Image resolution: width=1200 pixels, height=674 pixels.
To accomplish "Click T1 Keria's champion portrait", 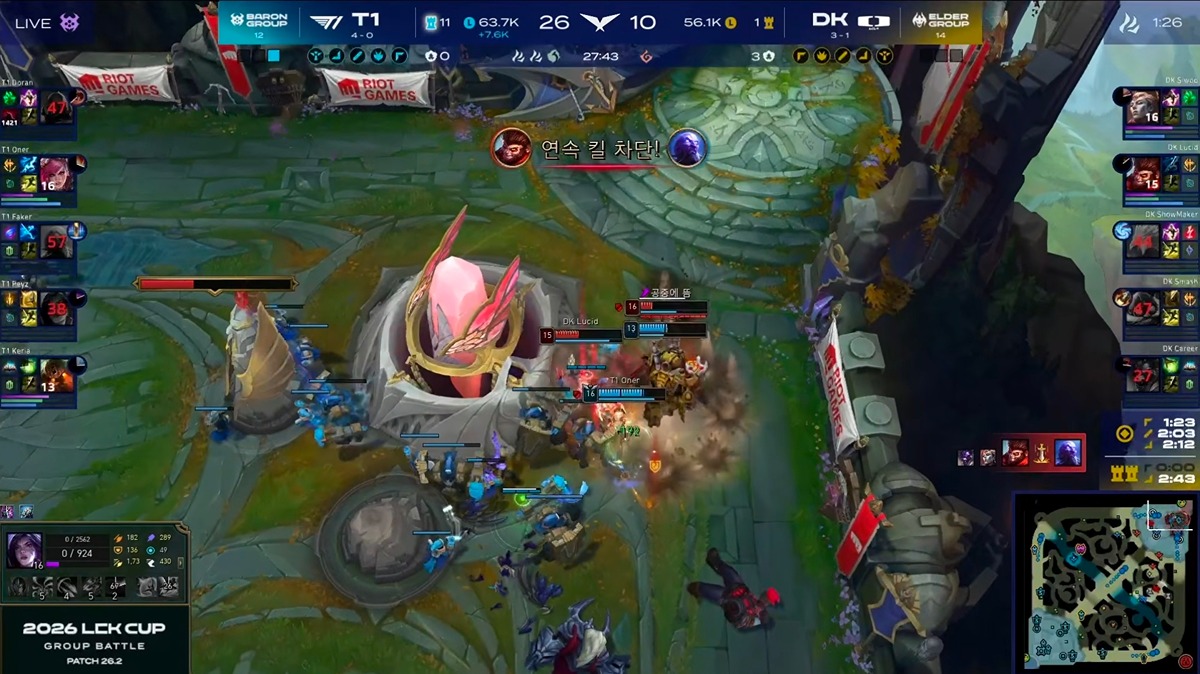I will [56, 377].
